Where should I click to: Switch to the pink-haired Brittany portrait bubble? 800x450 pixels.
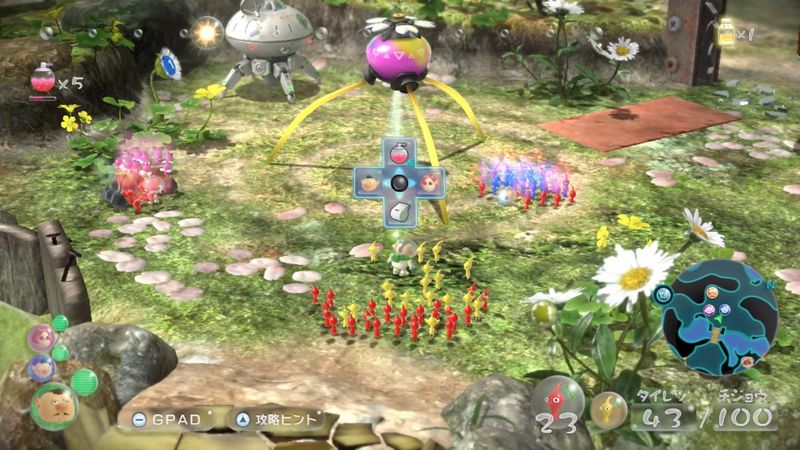pos(40,338)
